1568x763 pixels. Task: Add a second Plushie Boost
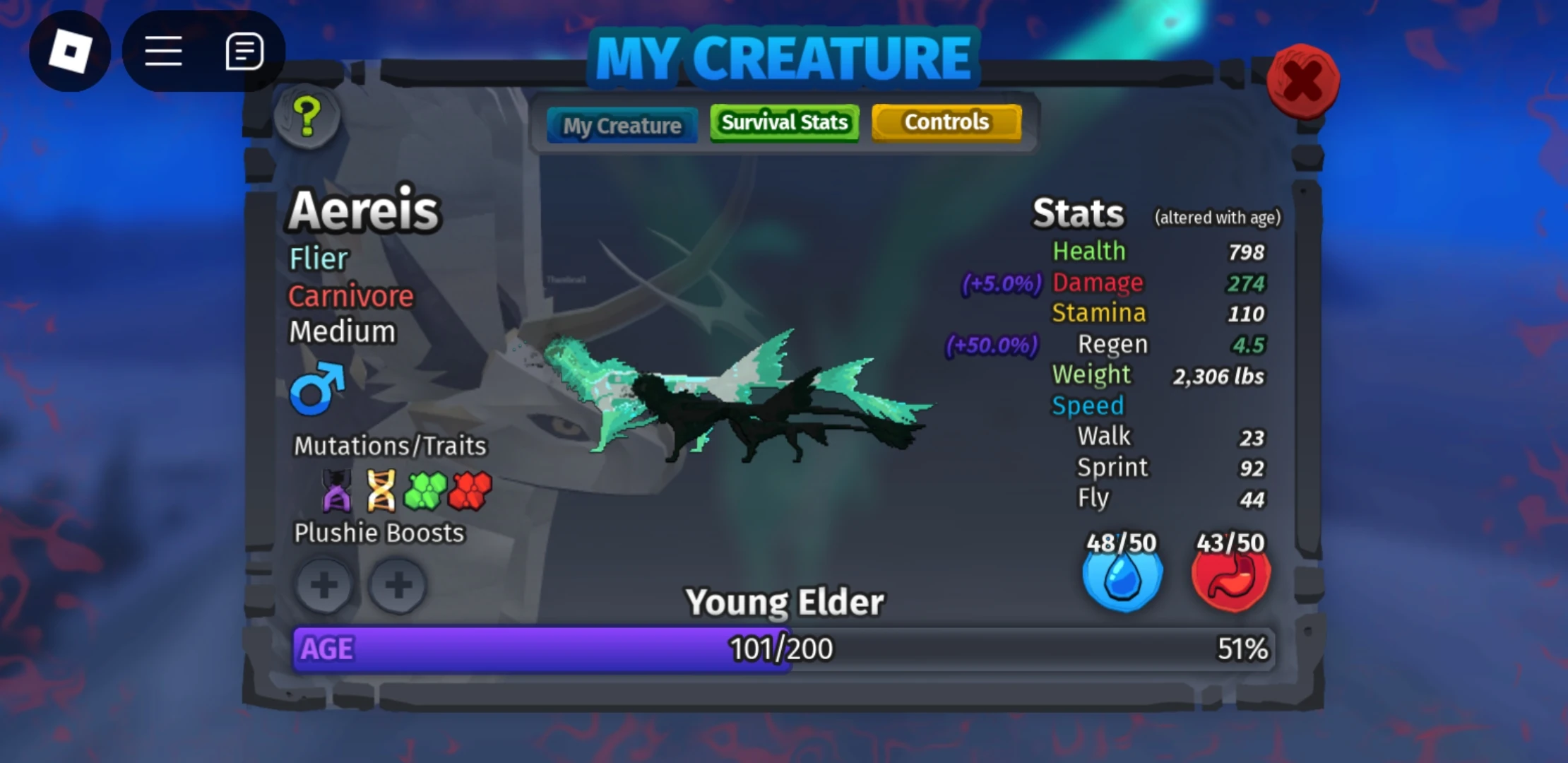[399, 586]
